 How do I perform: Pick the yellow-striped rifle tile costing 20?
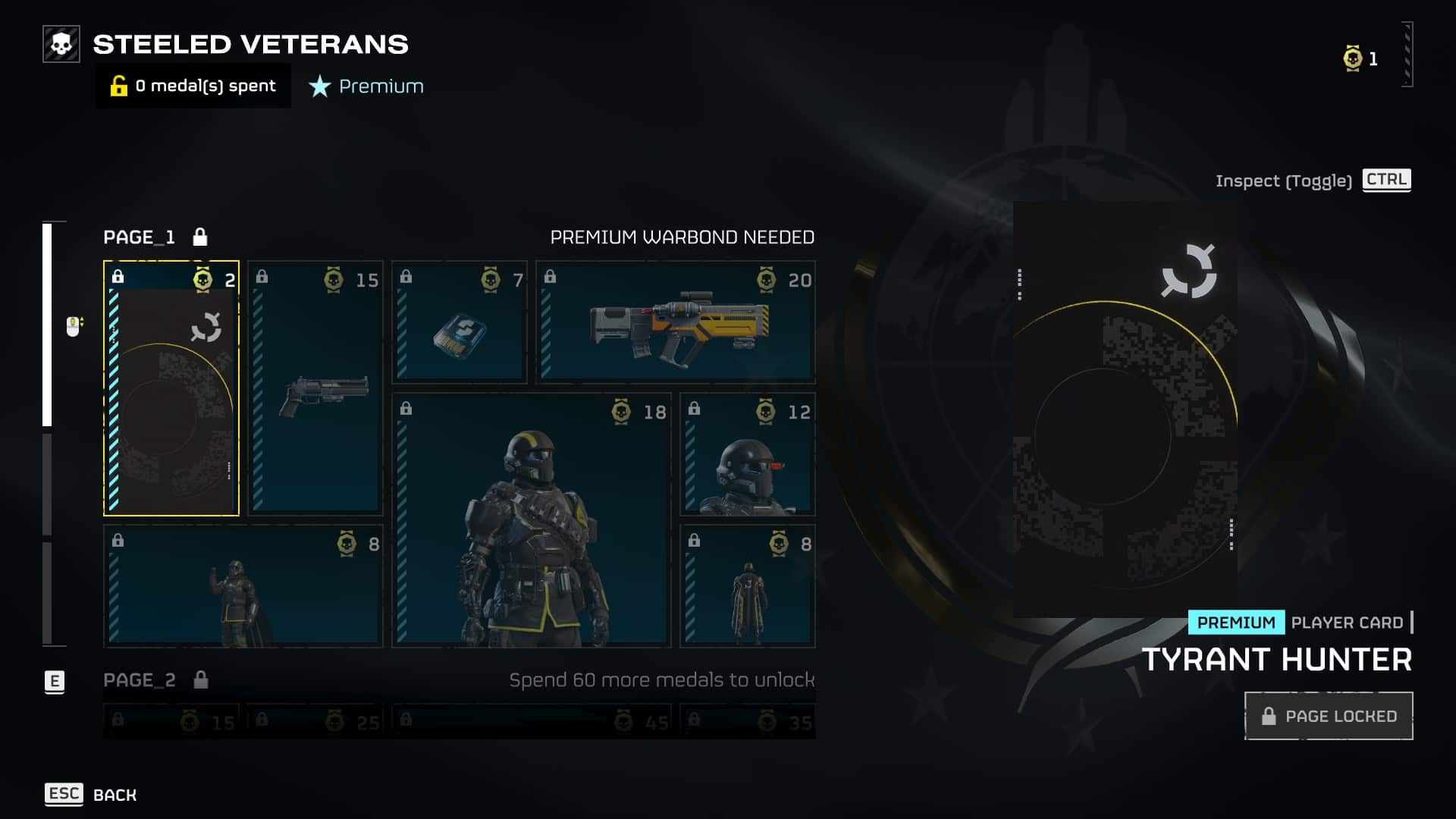pyautogui.click(x=676, y=322)
